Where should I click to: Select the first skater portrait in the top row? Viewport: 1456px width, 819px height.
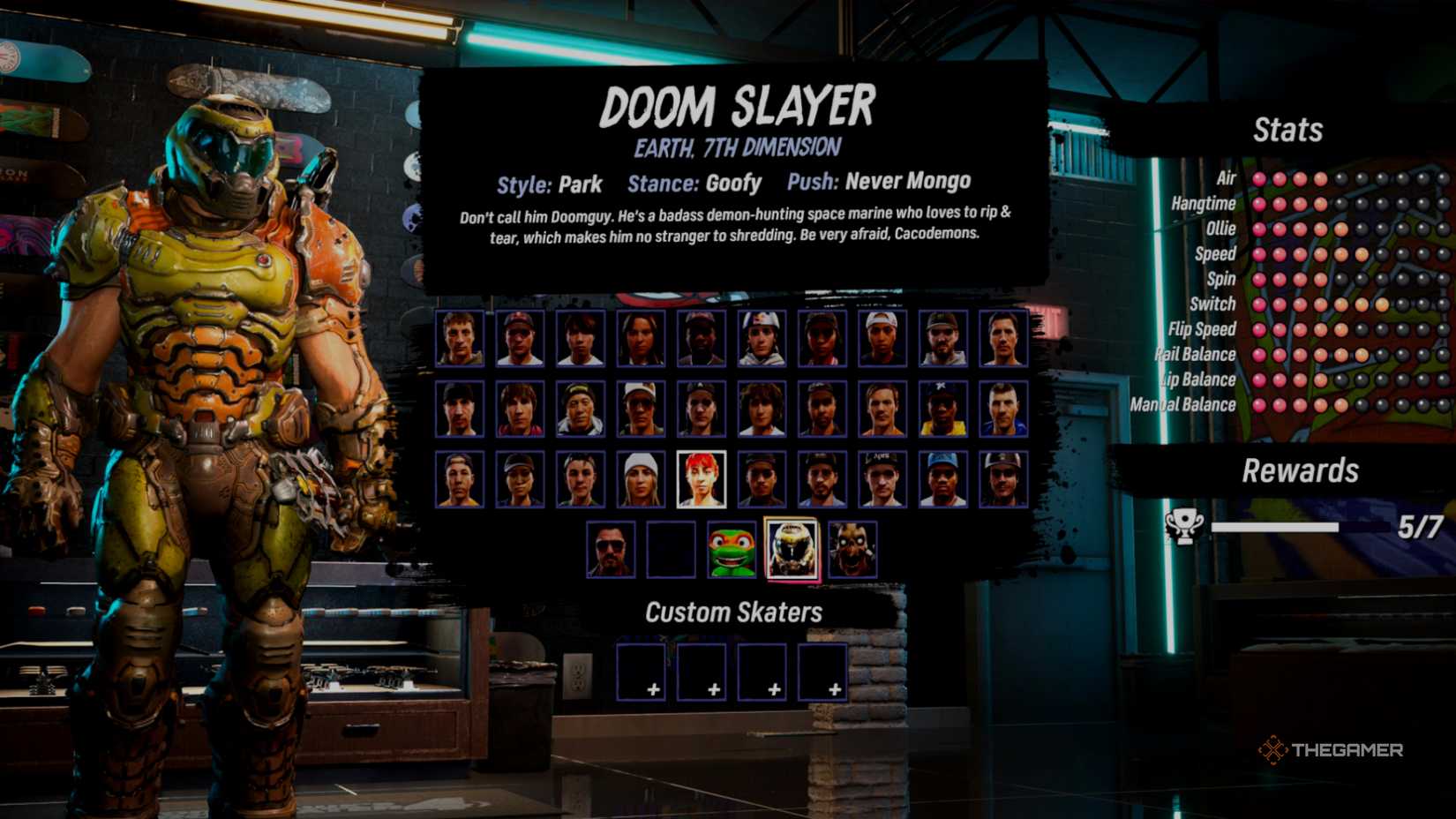click(x=459, y=338)
